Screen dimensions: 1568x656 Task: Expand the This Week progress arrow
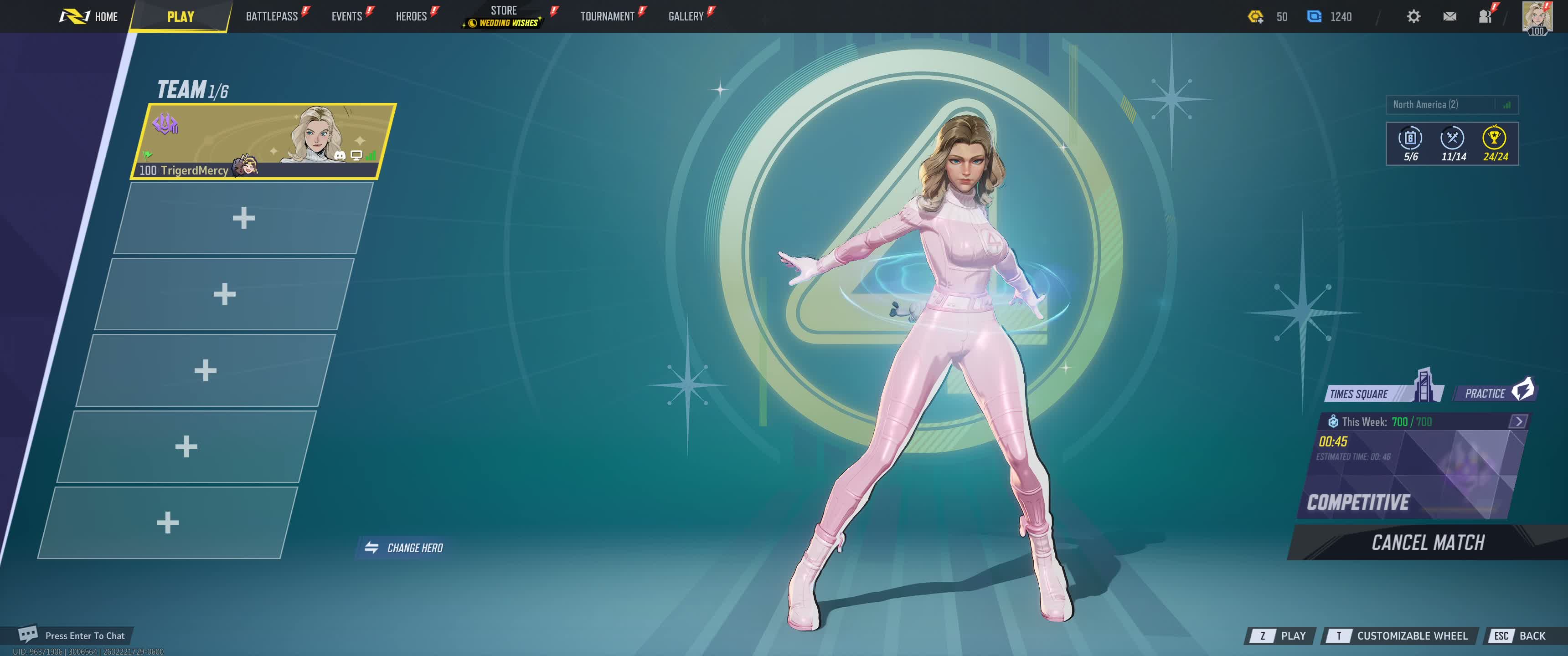[x=1518, y=421]
